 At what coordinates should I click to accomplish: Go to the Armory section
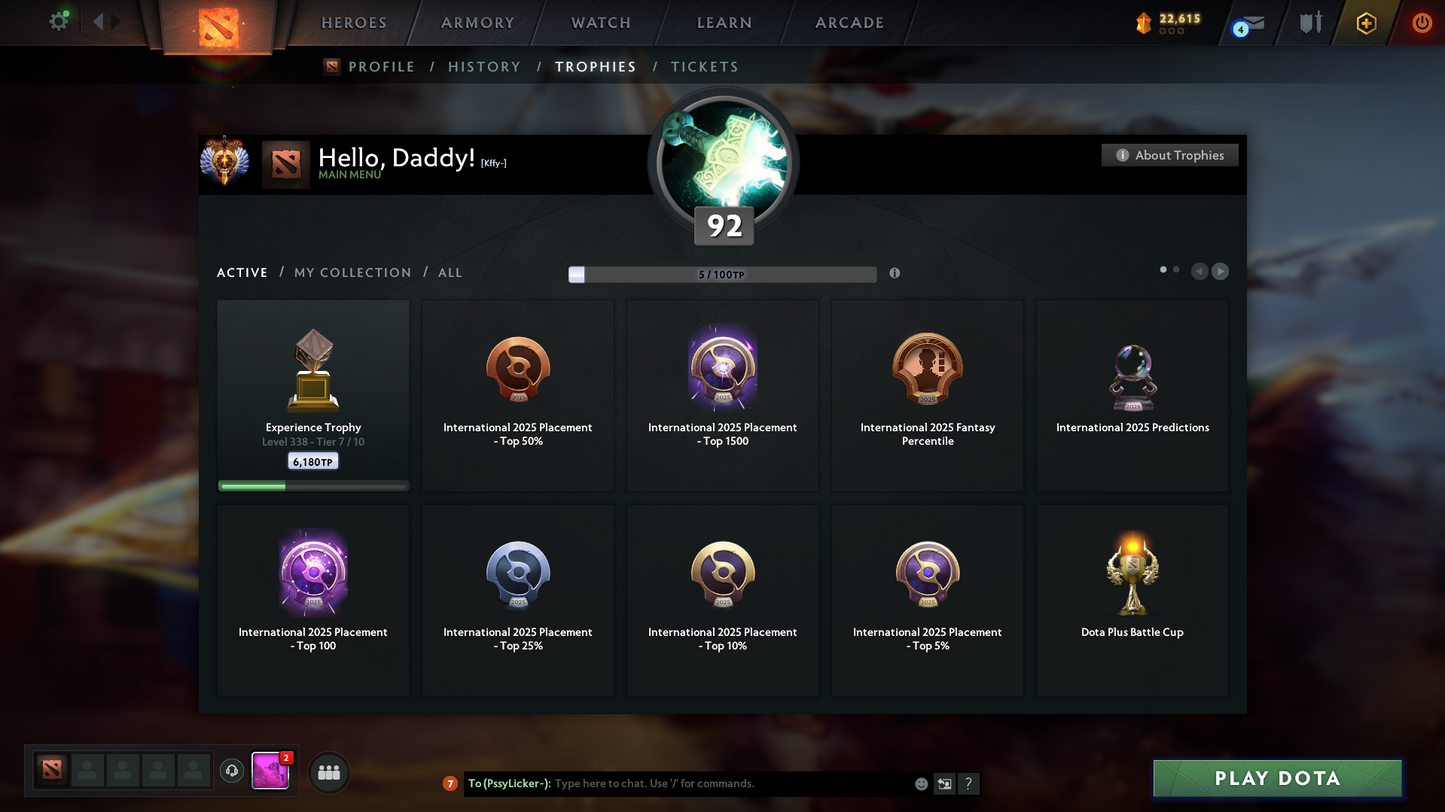pyautogui.click(x=477, y=23)
